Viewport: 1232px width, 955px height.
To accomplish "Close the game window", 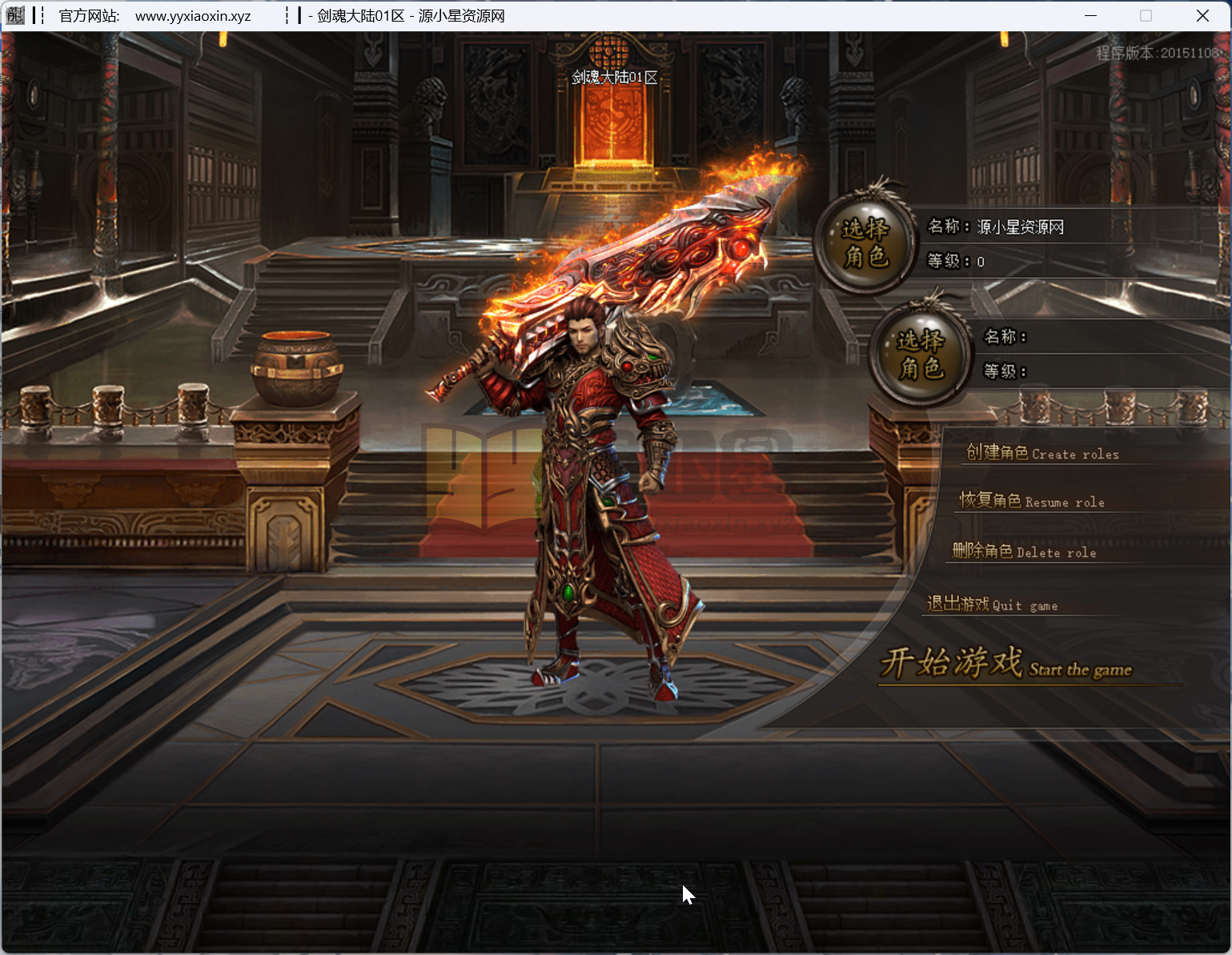I will click(1202, 16).
